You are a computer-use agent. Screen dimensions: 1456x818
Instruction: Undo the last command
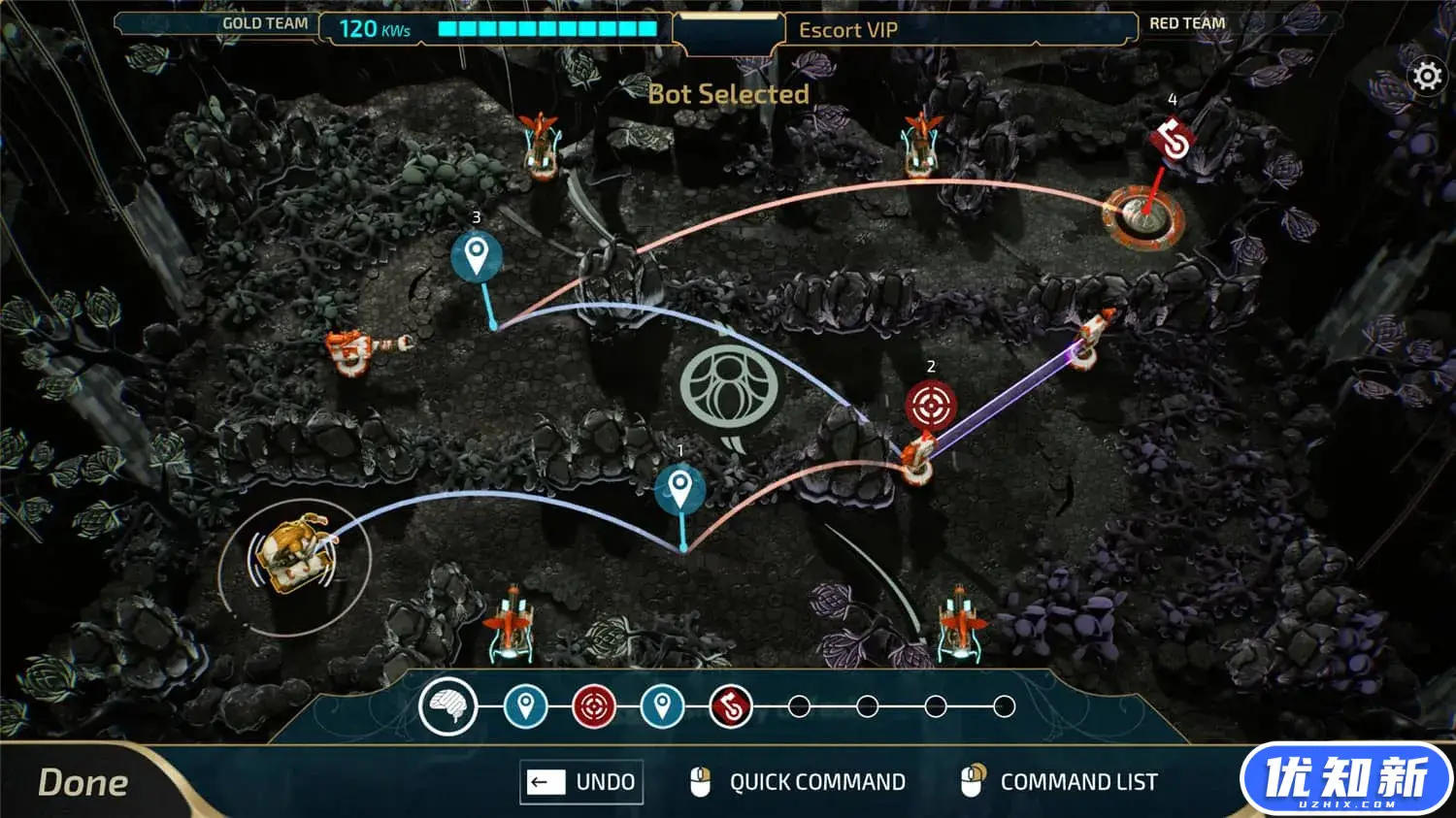(581, 782)
